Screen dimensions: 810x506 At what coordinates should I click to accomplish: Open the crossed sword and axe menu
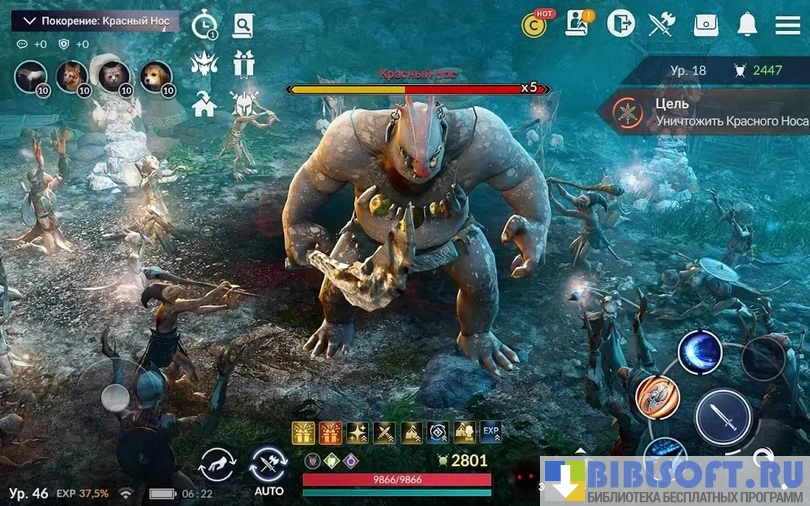tap(662, 23)
